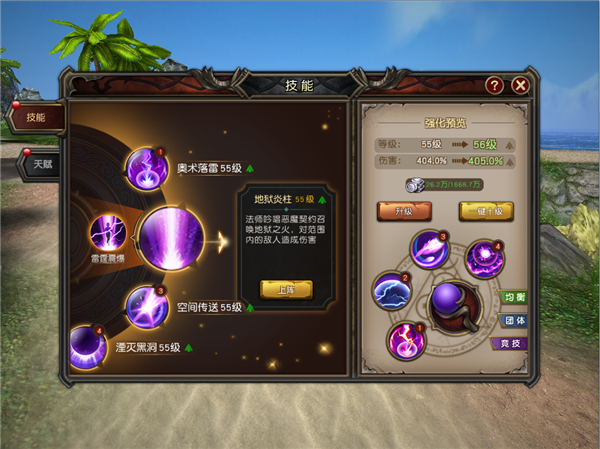
Task: Close the skill window
Action: (520, 85)
